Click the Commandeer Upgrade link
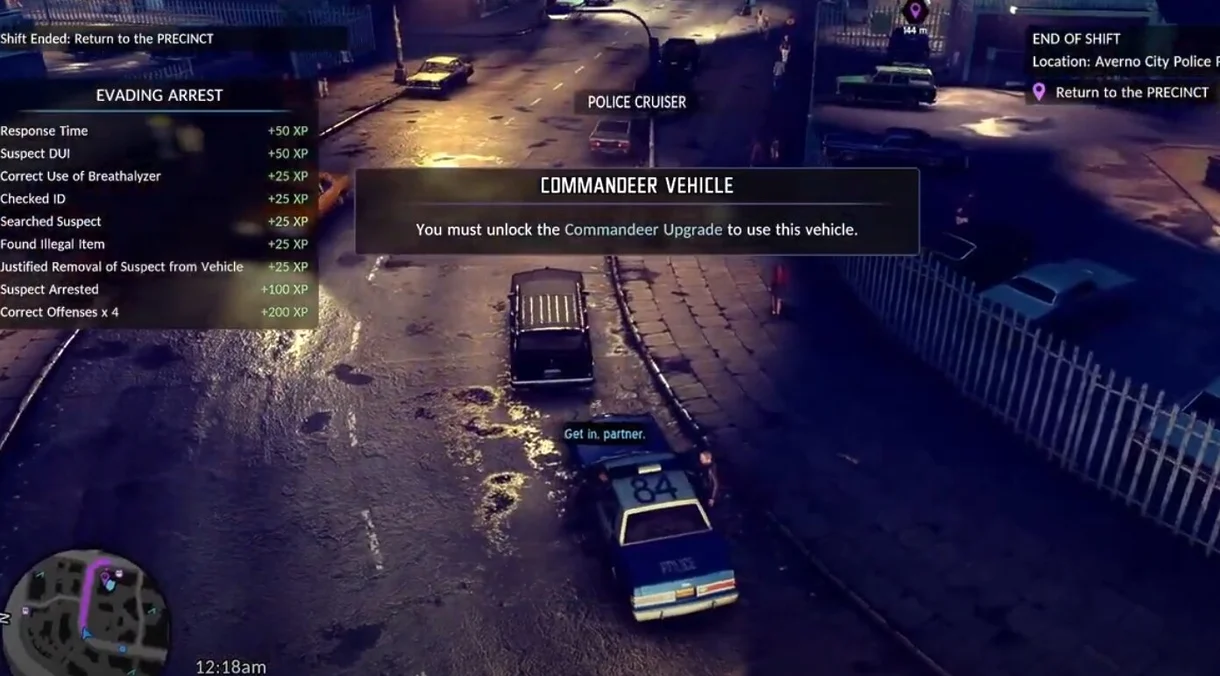1220x676 pixels. pyautogui.click(x=643, y=230)
